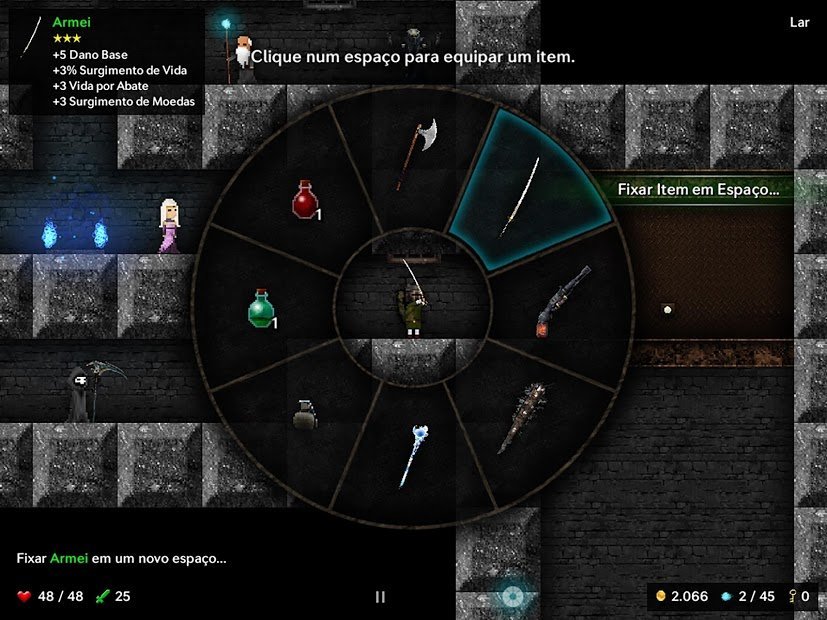
Task: Pick the shotgun slot in the wheel
Action: [x=561, y=300]
